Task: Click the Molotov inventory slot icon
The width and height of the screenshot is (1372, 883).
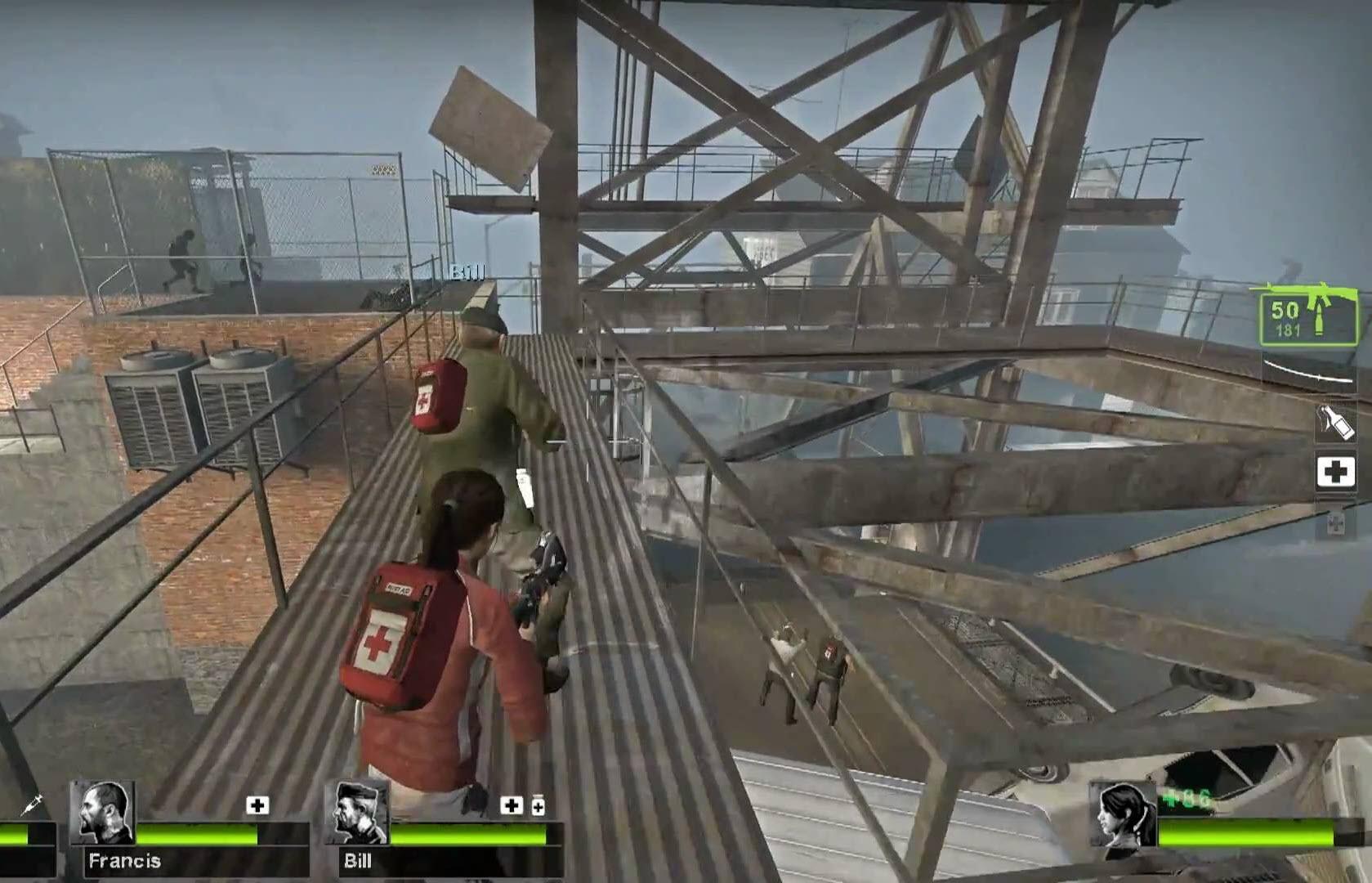Action: (x=1335, y=424)
